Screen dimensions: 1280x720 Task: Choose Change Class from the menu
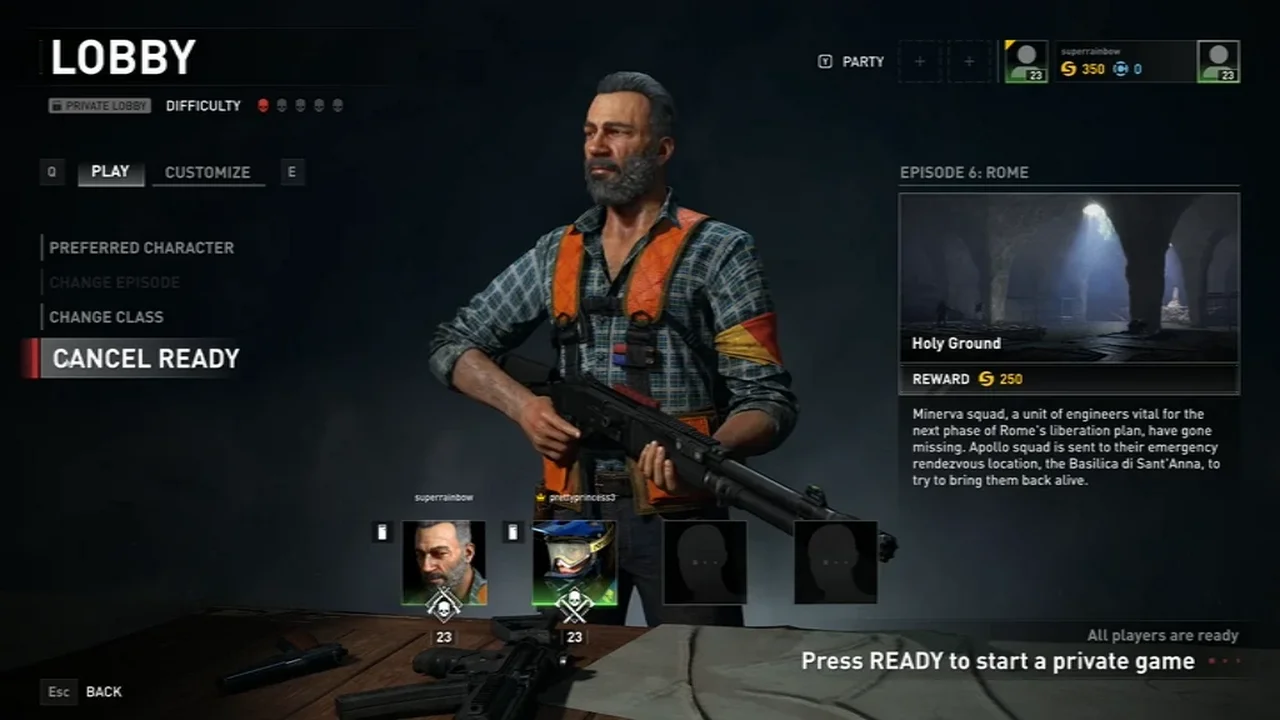[x=106, y=317]
